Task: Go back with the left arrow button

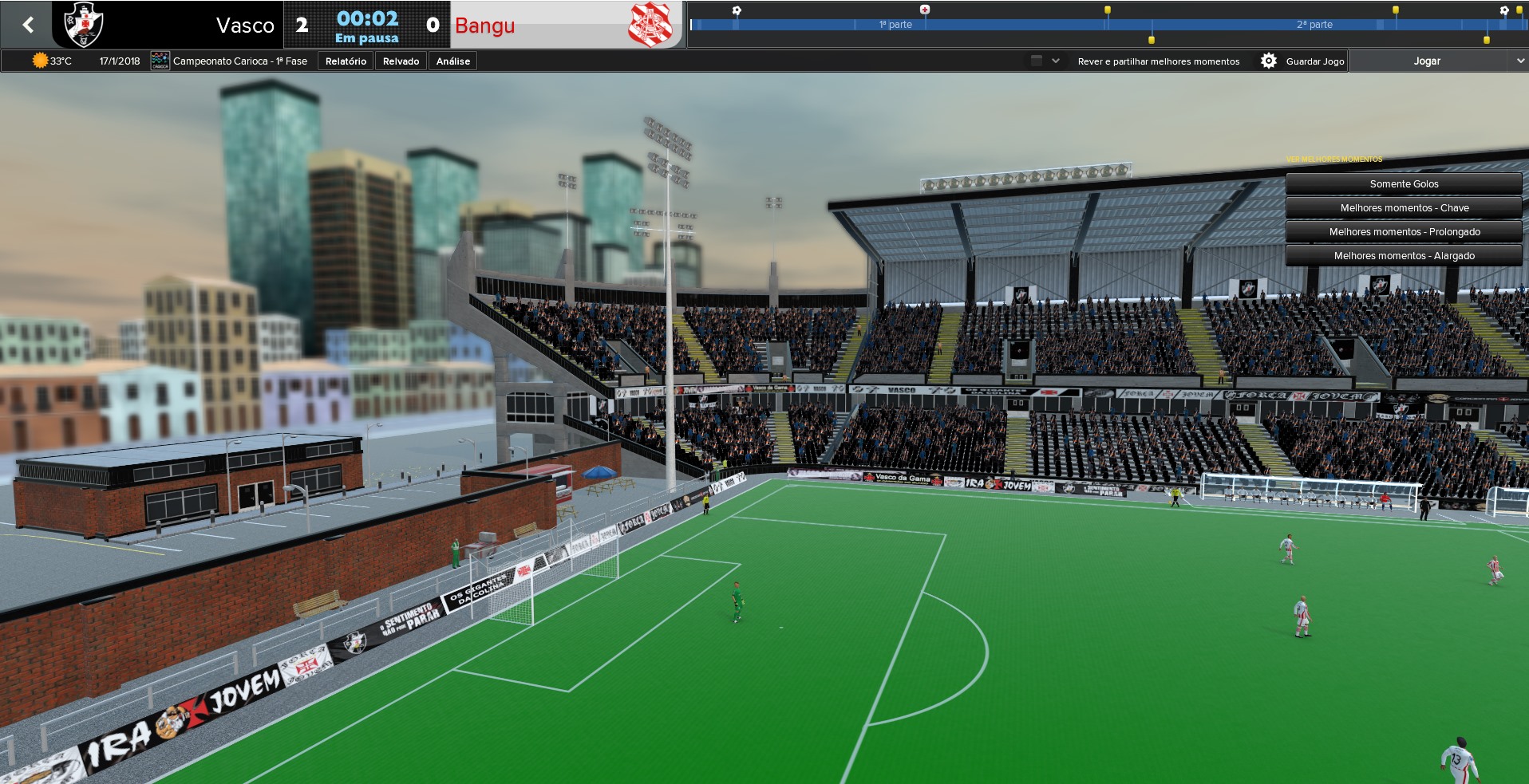Action: point(29,25)
